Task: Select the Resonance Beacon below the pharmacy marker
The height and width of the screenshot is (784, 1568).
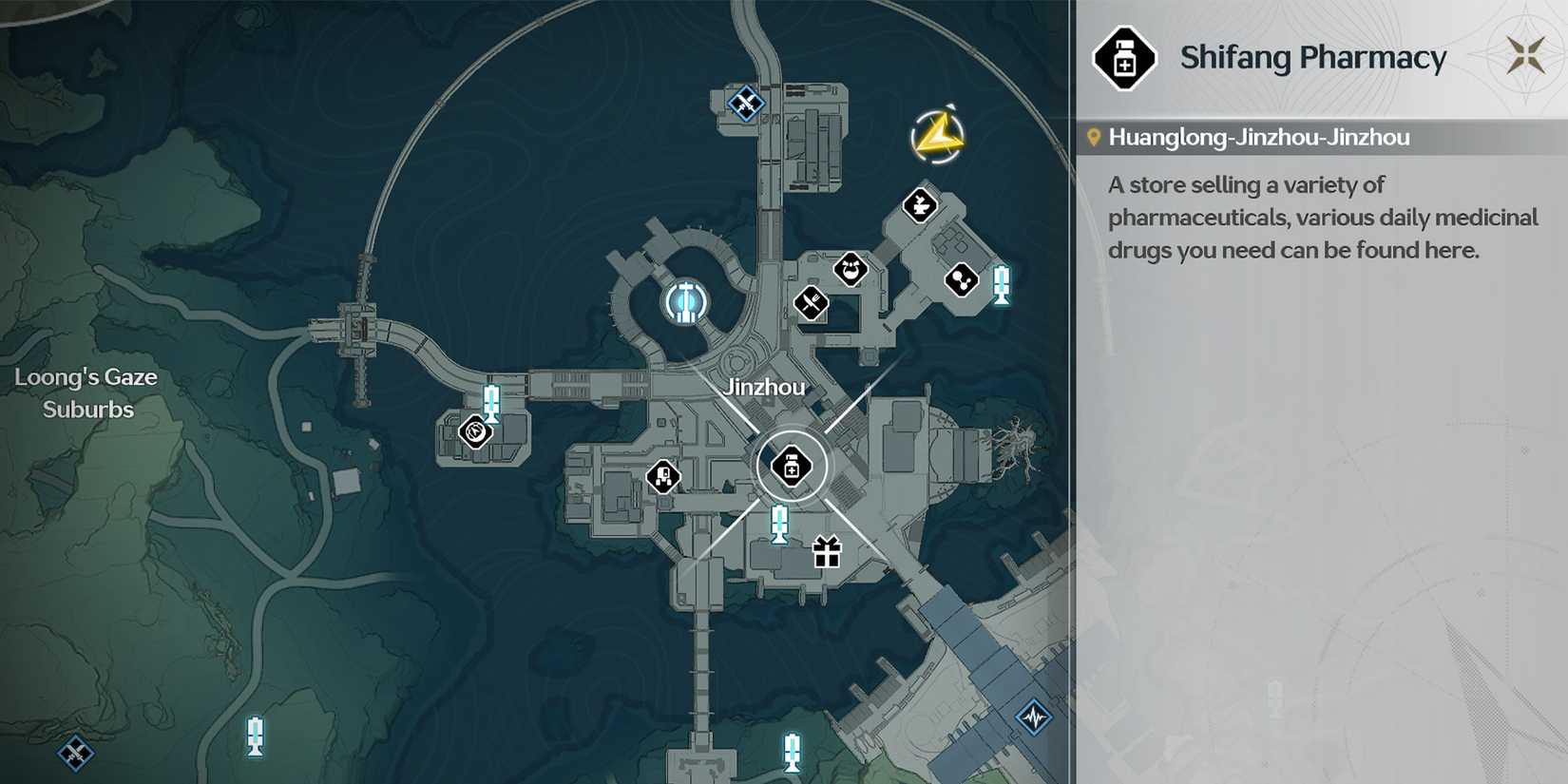Action: pyautogui.click(x=779, y=521)
